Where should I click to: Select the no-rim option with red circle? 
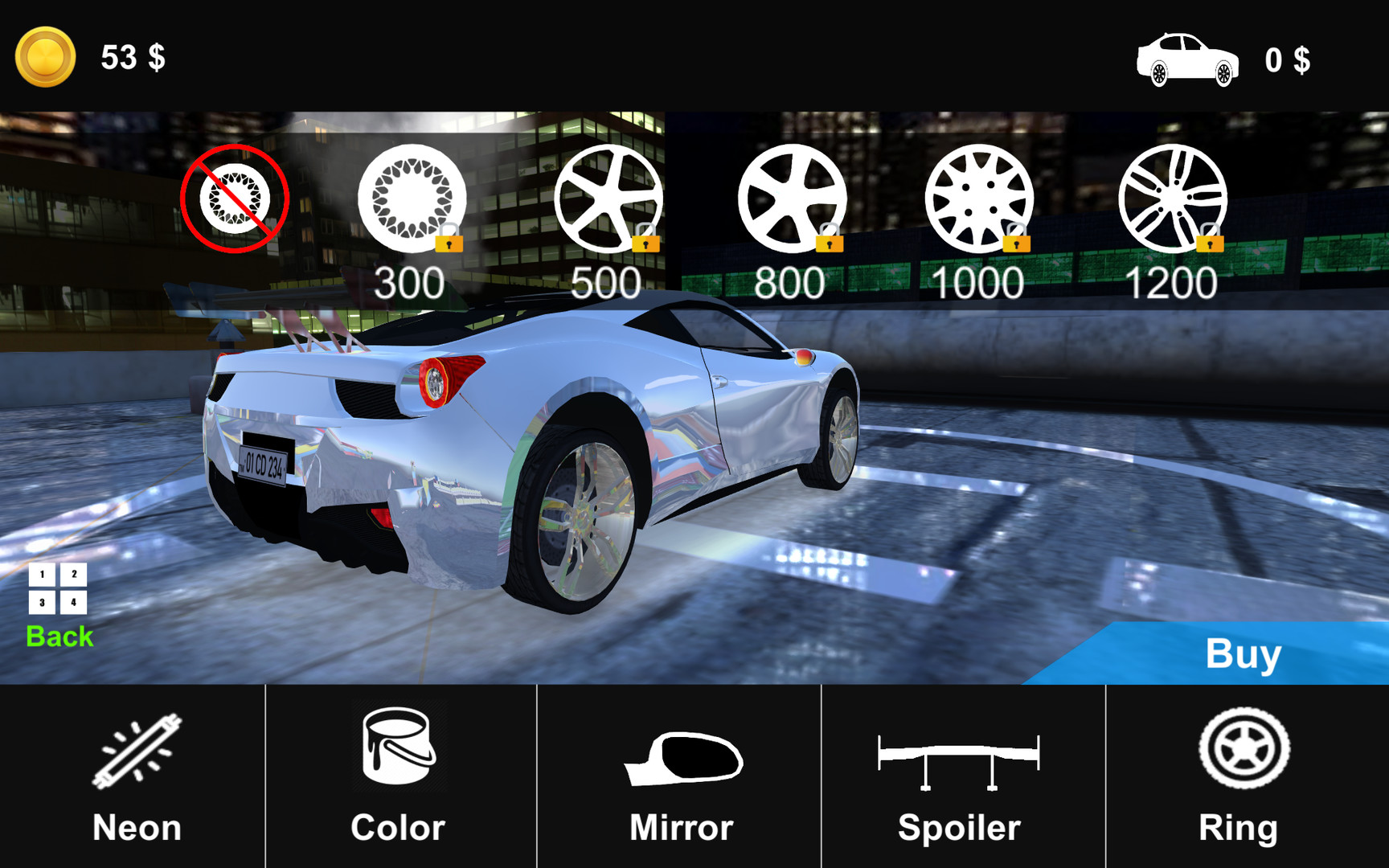(x=234, y=199)
